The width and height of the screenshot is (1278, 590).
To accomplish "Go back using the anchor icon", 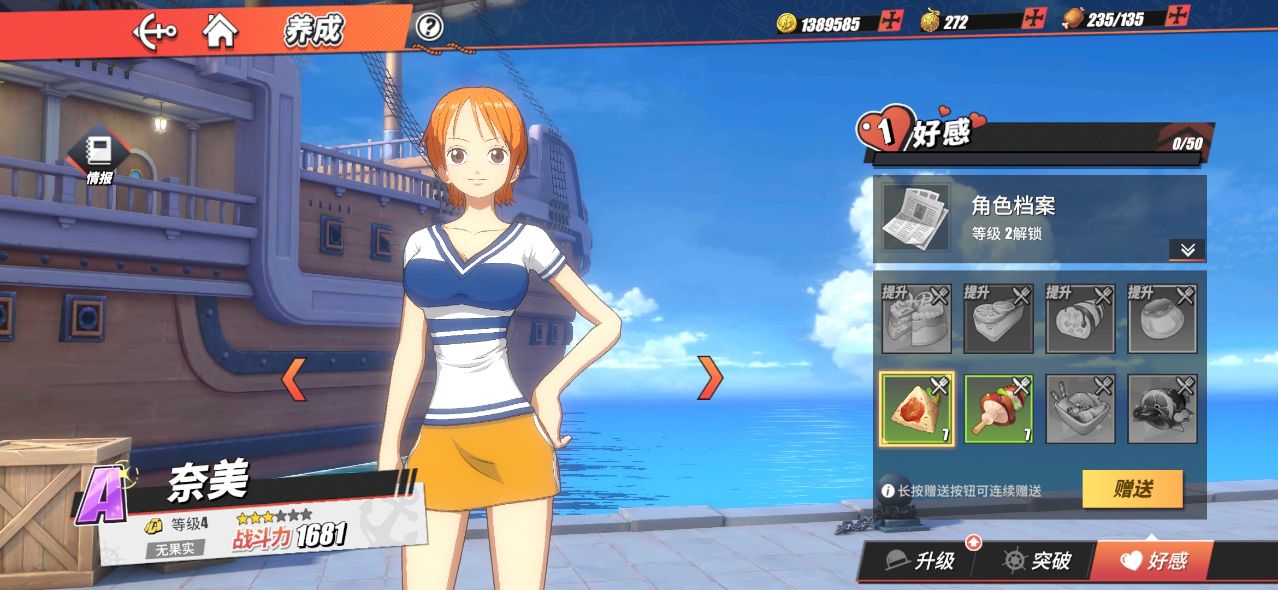I will click(155, 31).
